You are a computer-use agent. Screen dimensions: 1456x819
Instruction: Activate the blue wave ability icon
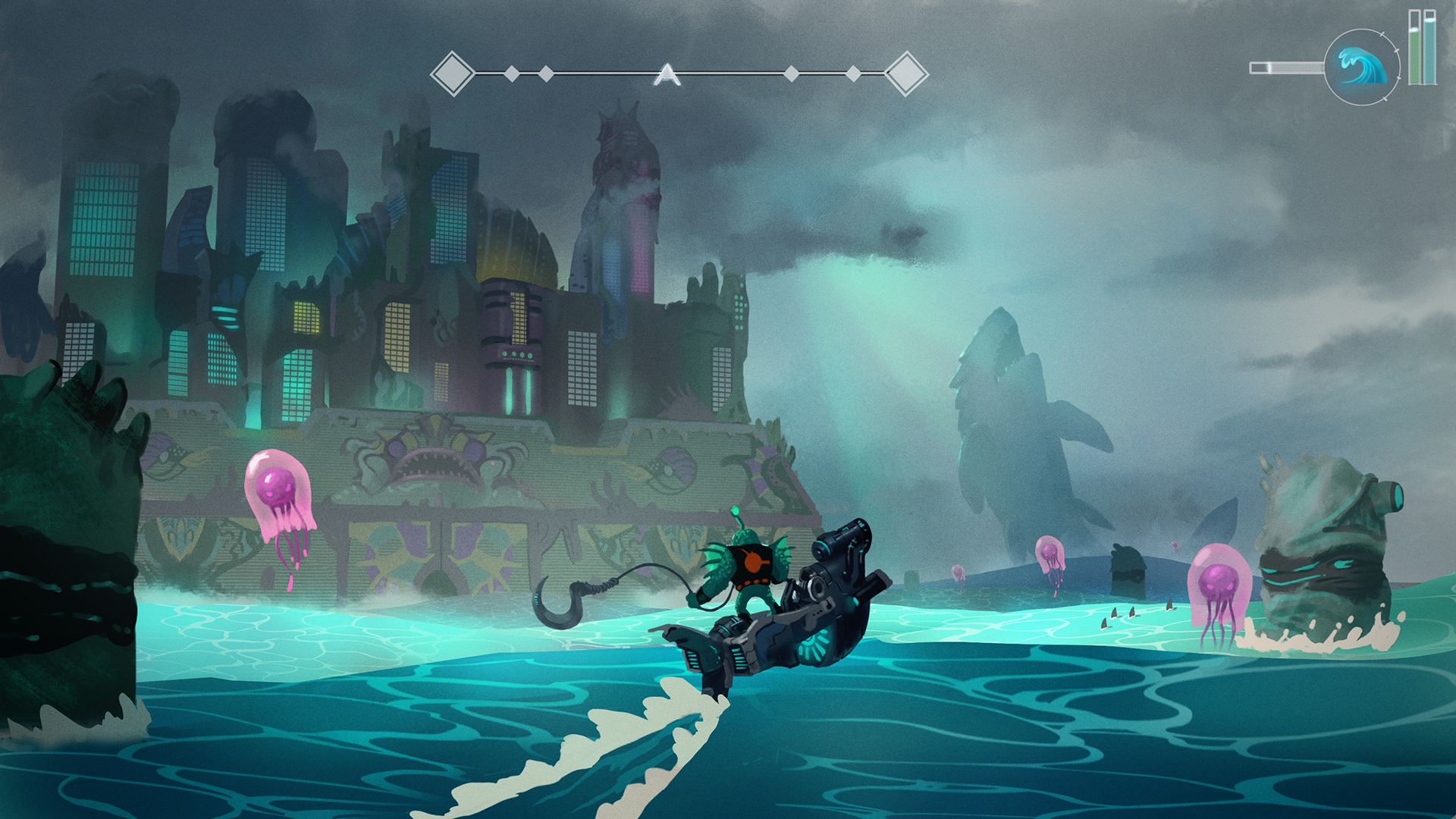(x=1361, y=67)
